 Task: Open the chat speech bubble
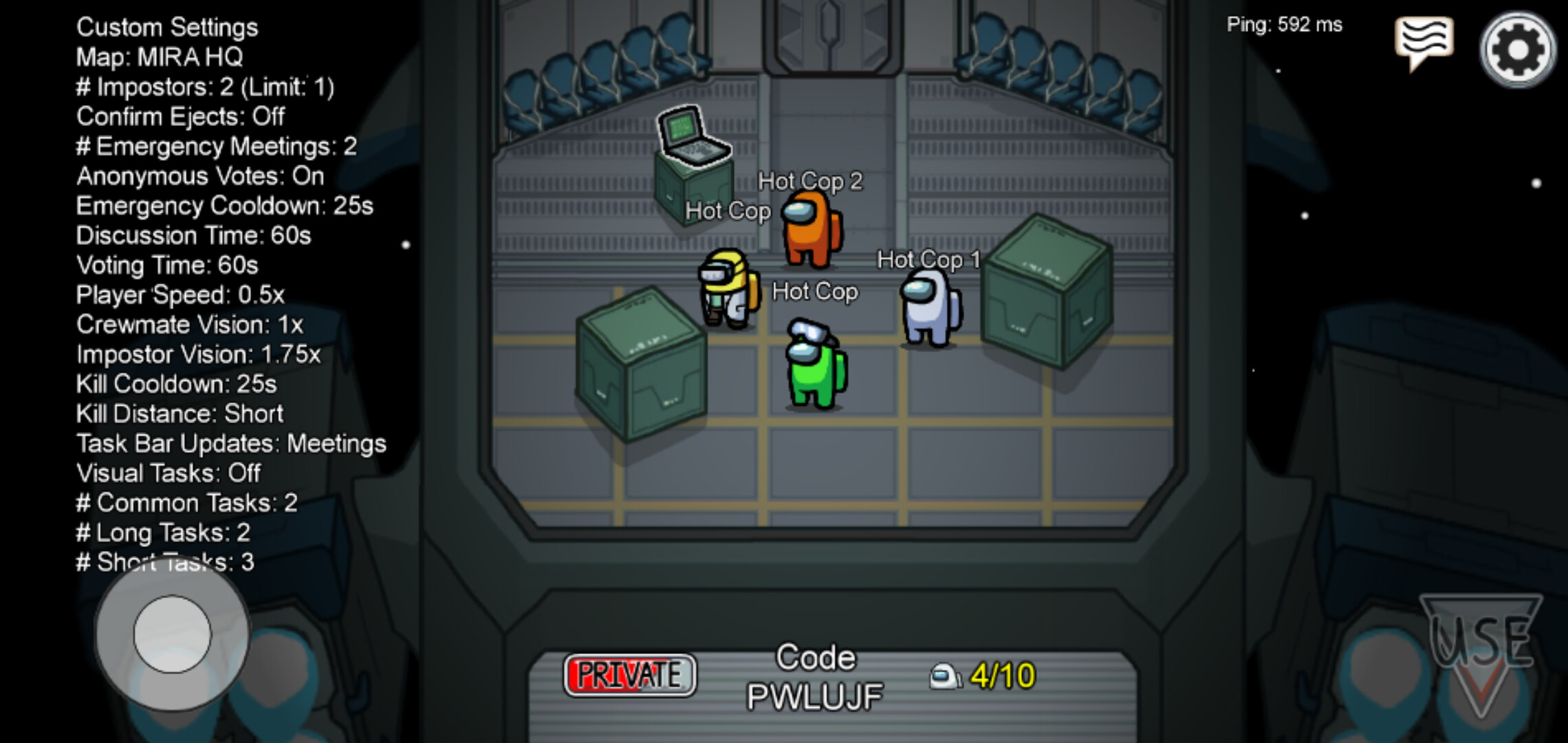coord(1424,41)
